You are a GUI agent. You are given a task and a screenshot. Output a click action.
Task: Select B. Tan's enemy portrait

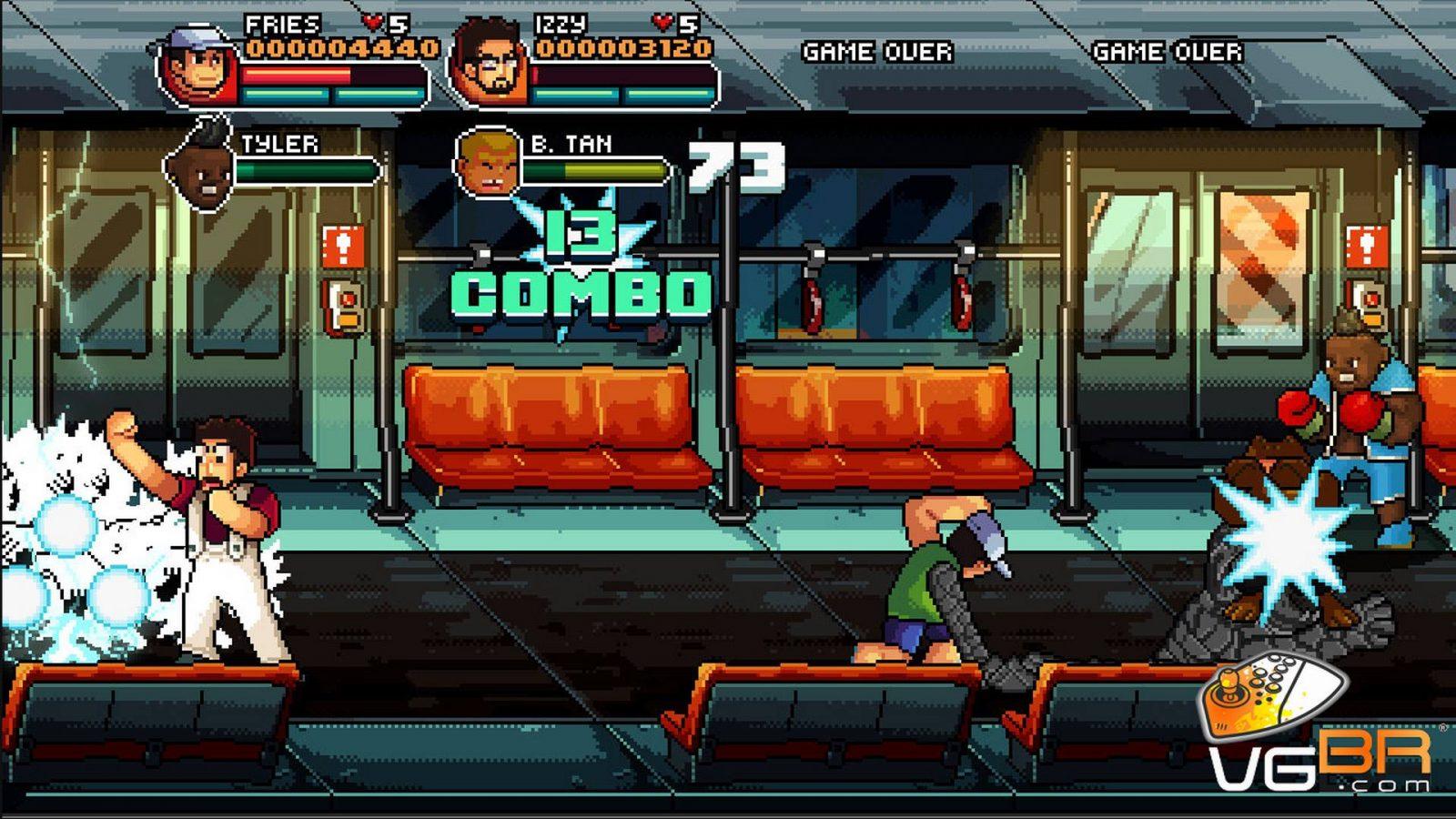tap(489, 164)
